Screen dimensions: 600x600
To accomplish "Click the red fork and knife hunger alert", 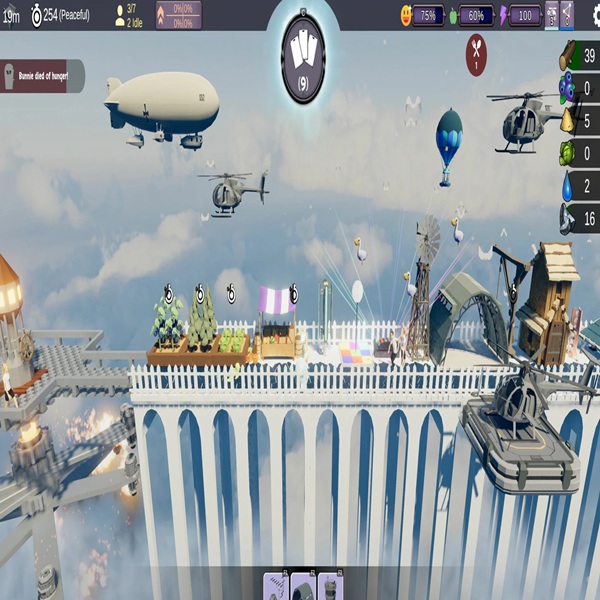I will pos(476,52).
